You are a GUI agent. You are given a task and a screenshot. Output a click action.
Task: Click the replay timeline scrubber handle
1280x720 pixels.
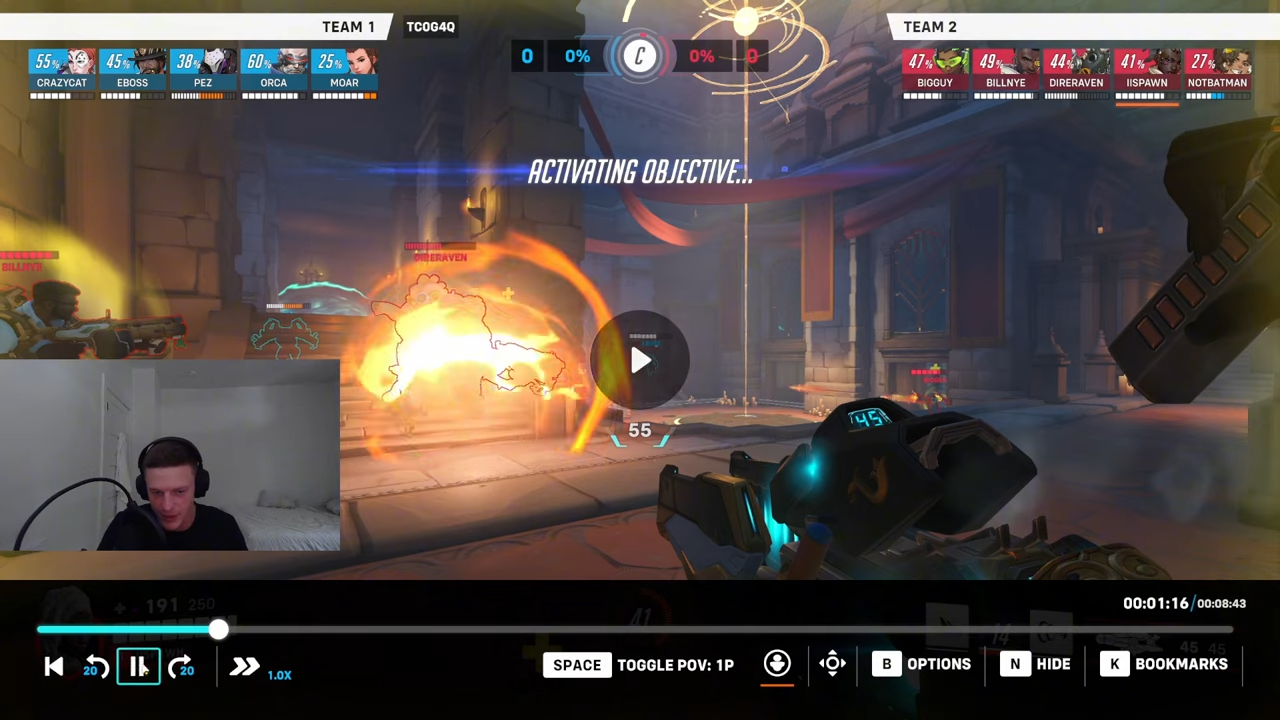pos(218,629)
